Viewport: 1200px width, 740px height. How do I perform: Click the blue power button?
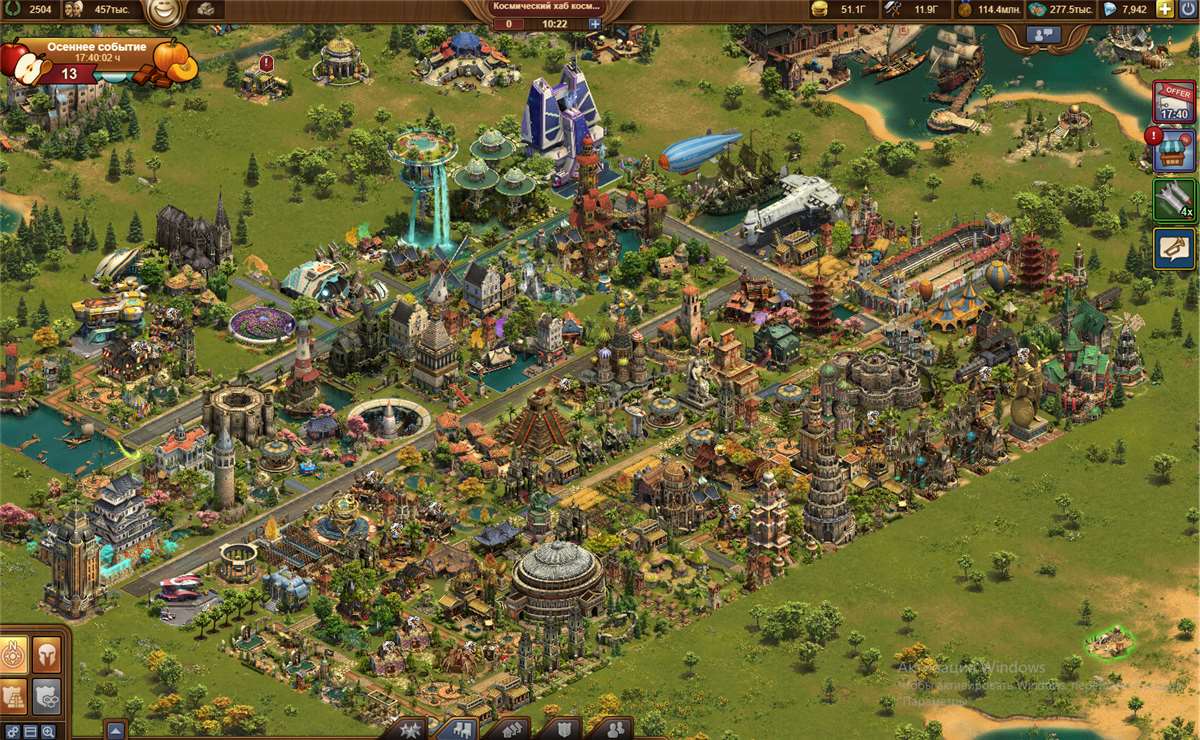tap(1187, 9)
